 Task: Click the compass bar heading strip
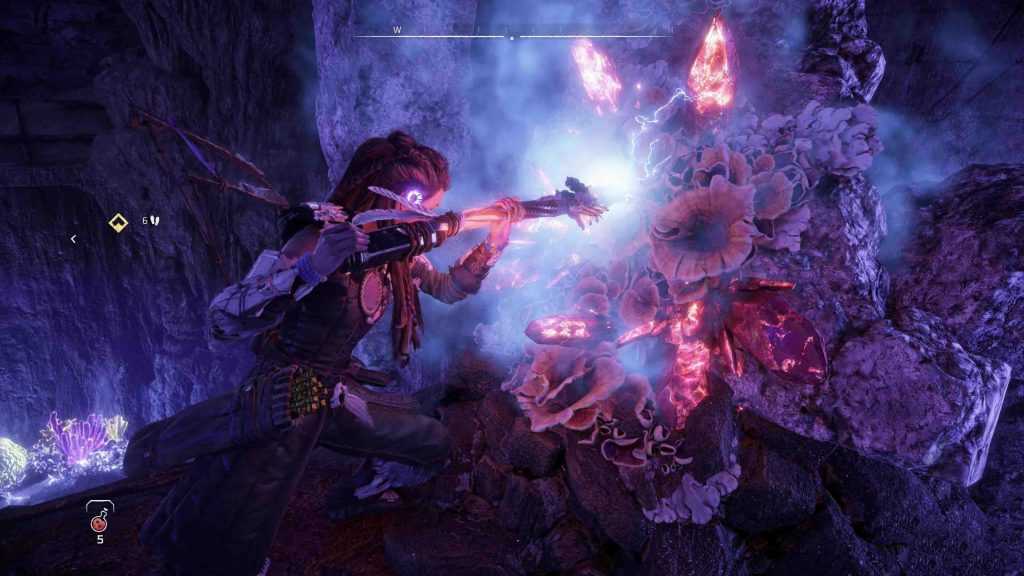pyautogui.click(x=512, y=37)
